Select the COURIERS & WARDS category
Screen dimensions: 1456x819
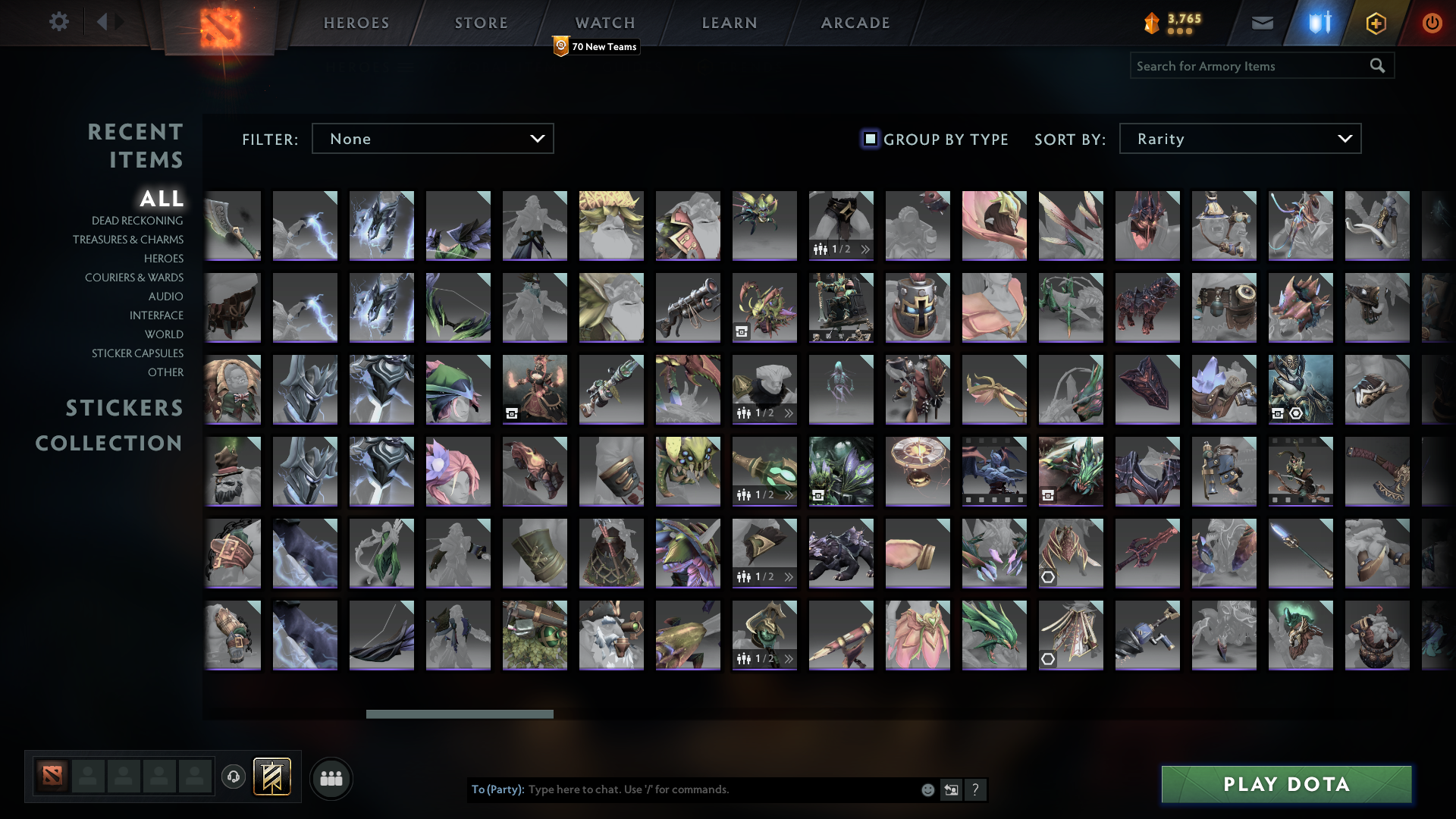[x=134, y=278]
